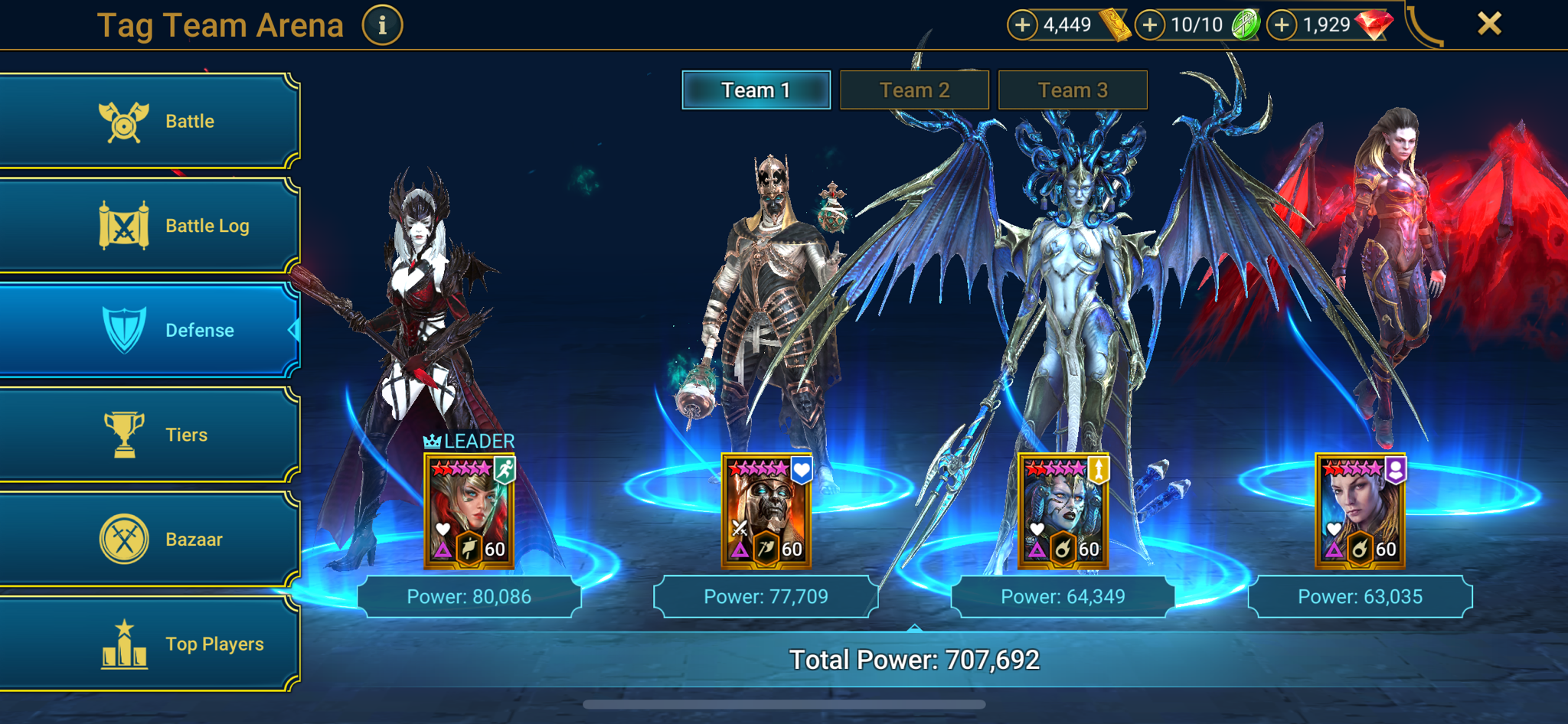This screenshot has width=1568, height=724.
Task: Open the Tag Team Arena info tooltip
Action: click(381, 24)
